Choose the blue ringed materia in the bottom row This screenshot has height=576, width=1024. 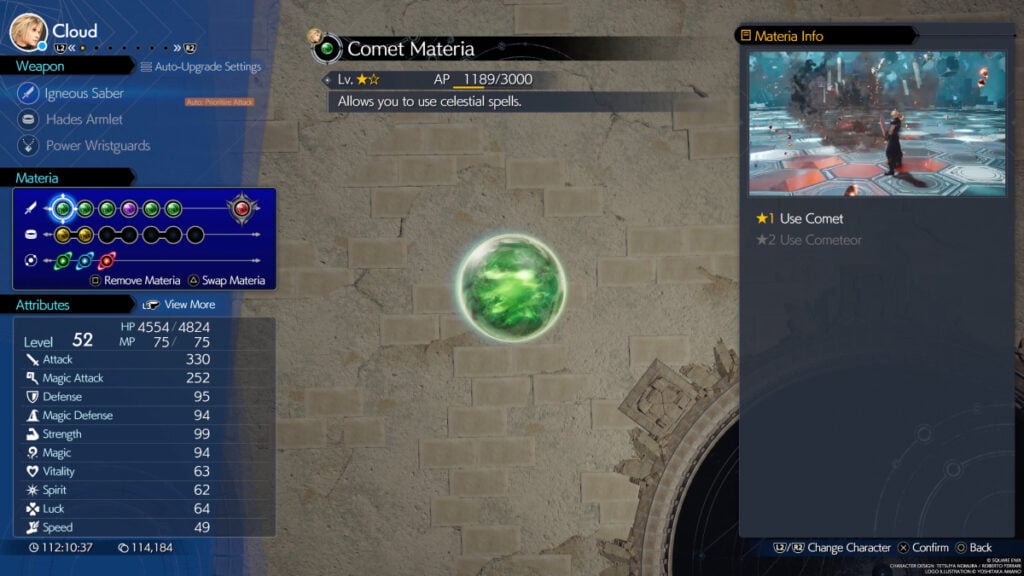point(85,261)
